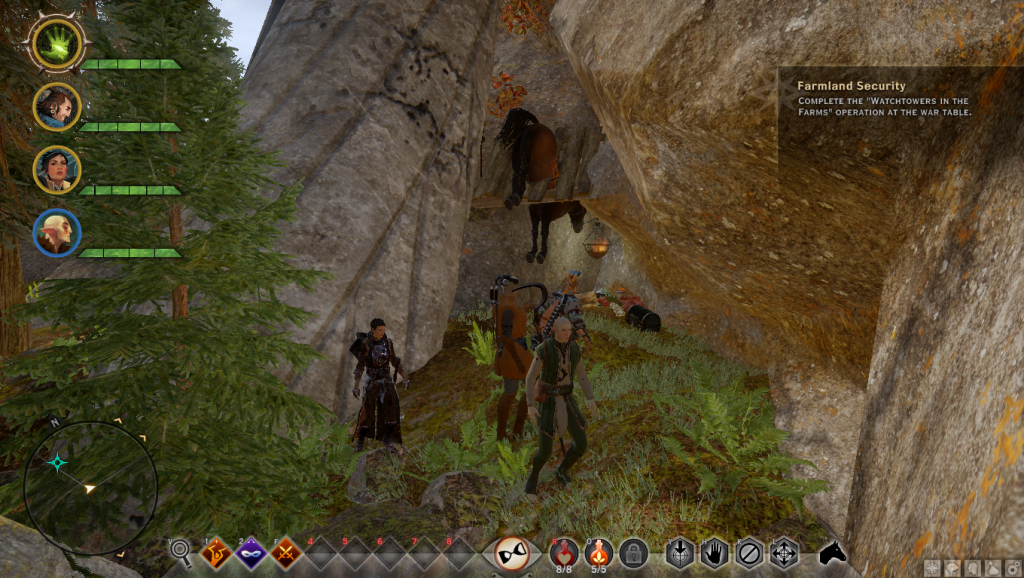Image resolution: width=1024 pixels, height=578 pixels.
Task: Switch to the bearded party member portrait
Action: point(56,106)
